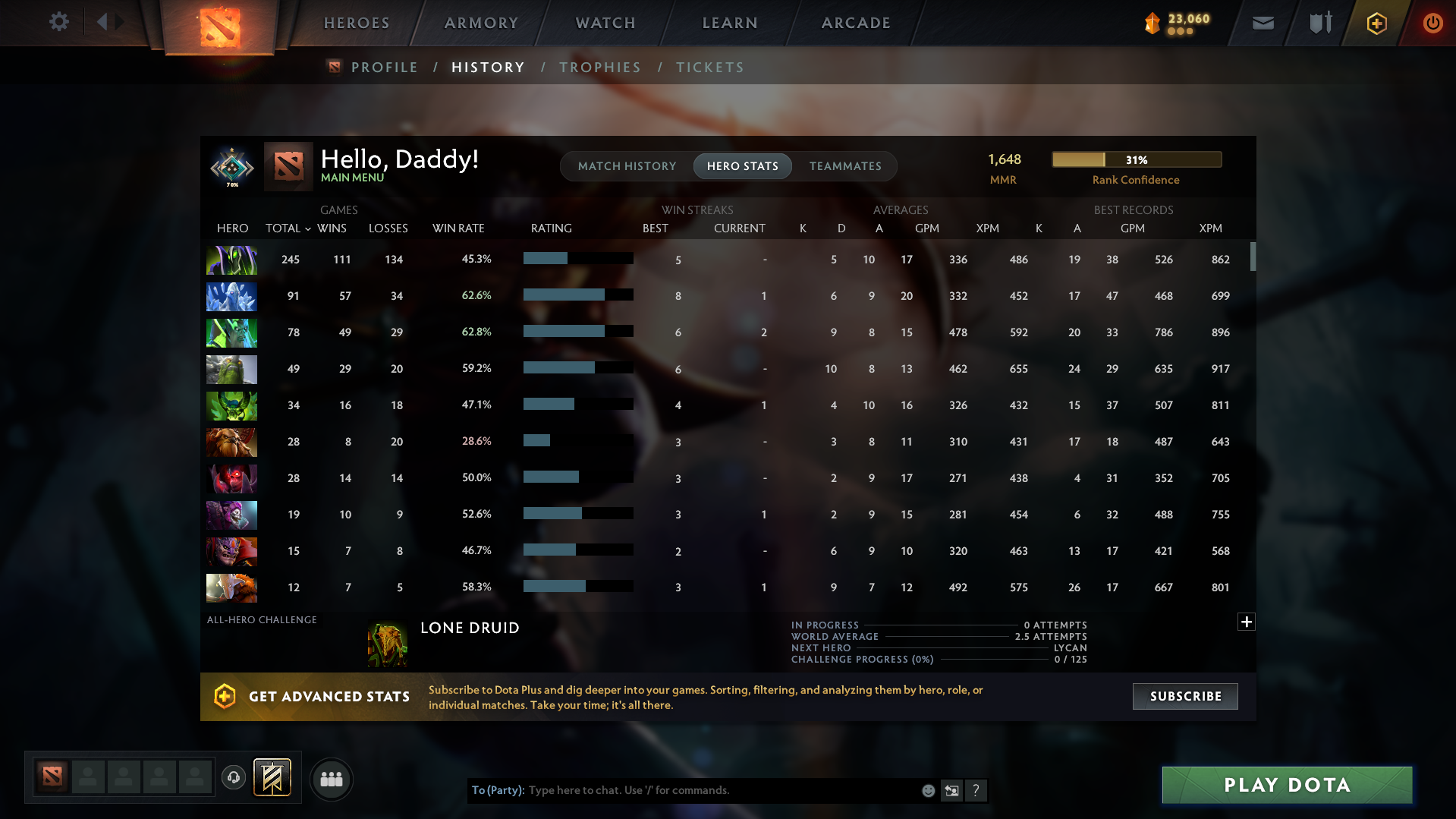Viewport: 1456px width, 819px height.
Task: Switch to the TEAMMATES tab
Action: tap(845, 165)
